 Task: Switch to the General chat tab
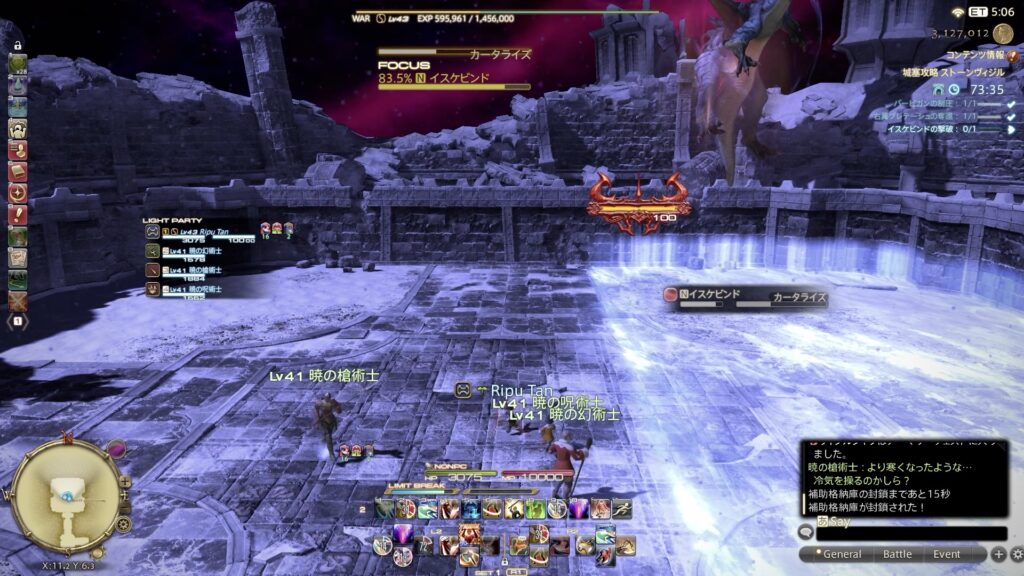[x=838, y=554]
